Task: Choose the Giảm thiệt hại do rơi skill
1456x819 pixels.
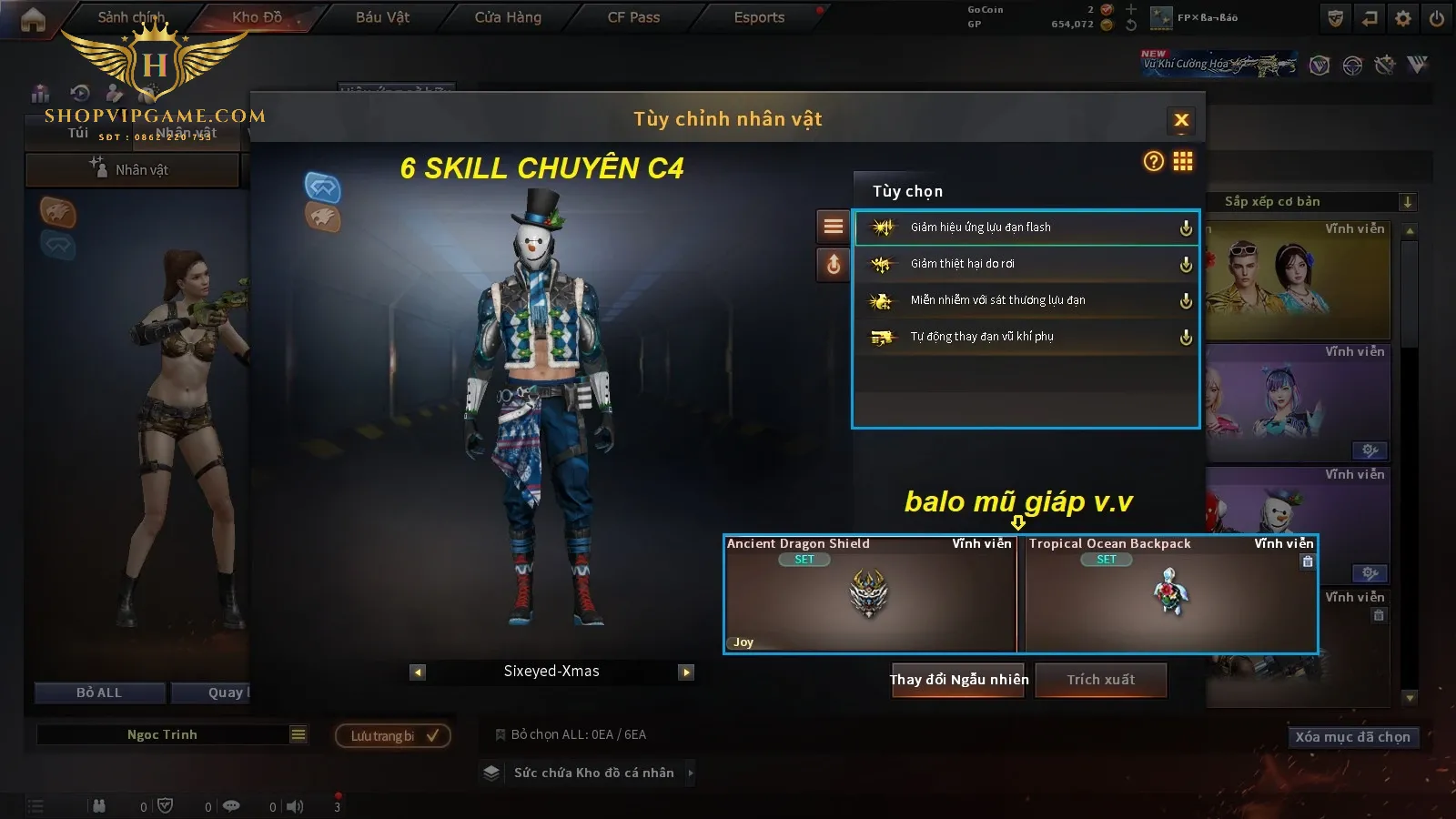Action: (1026, 264)
